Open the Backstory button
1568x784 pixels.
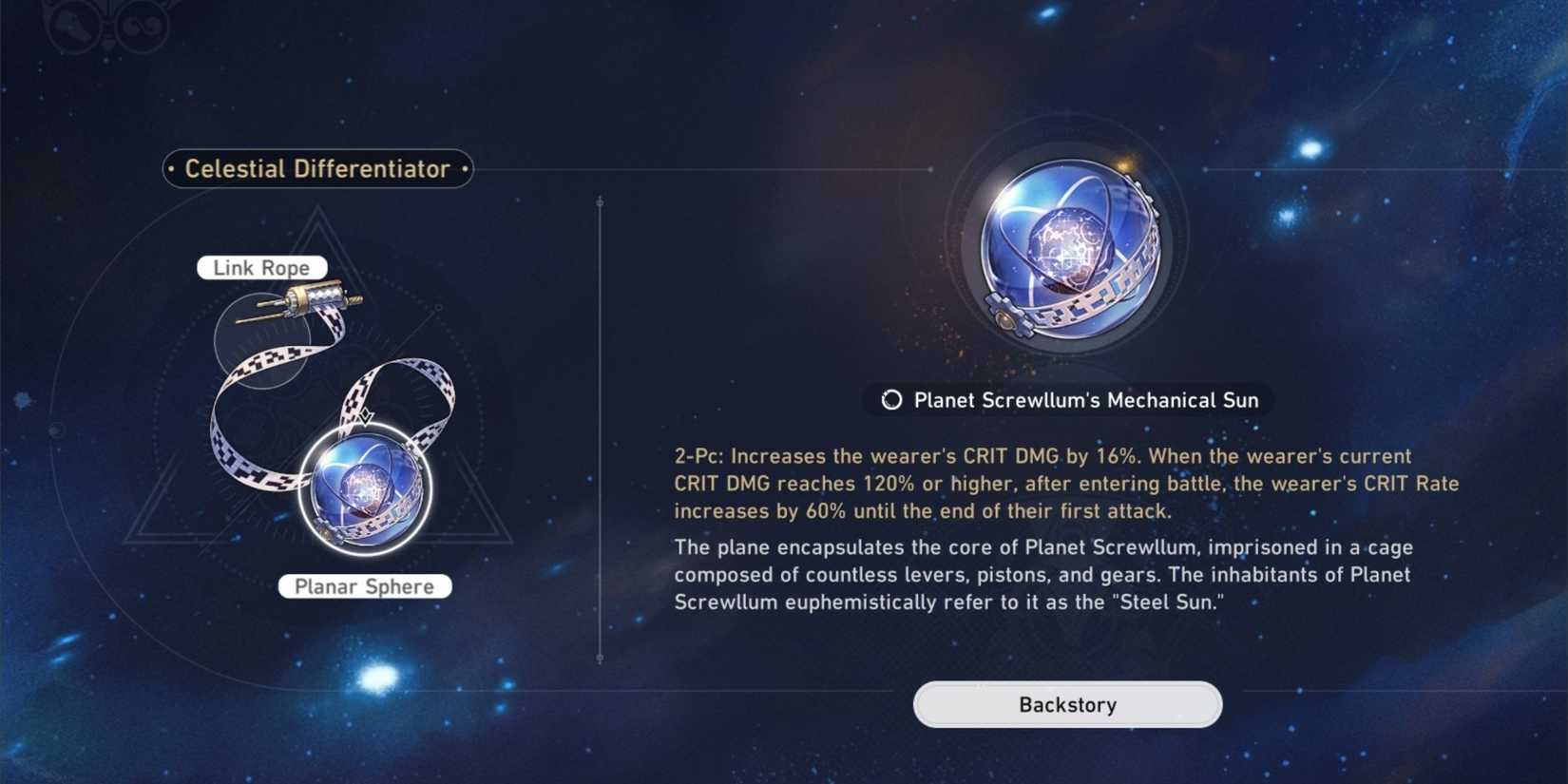click(x=1067, y=704)
